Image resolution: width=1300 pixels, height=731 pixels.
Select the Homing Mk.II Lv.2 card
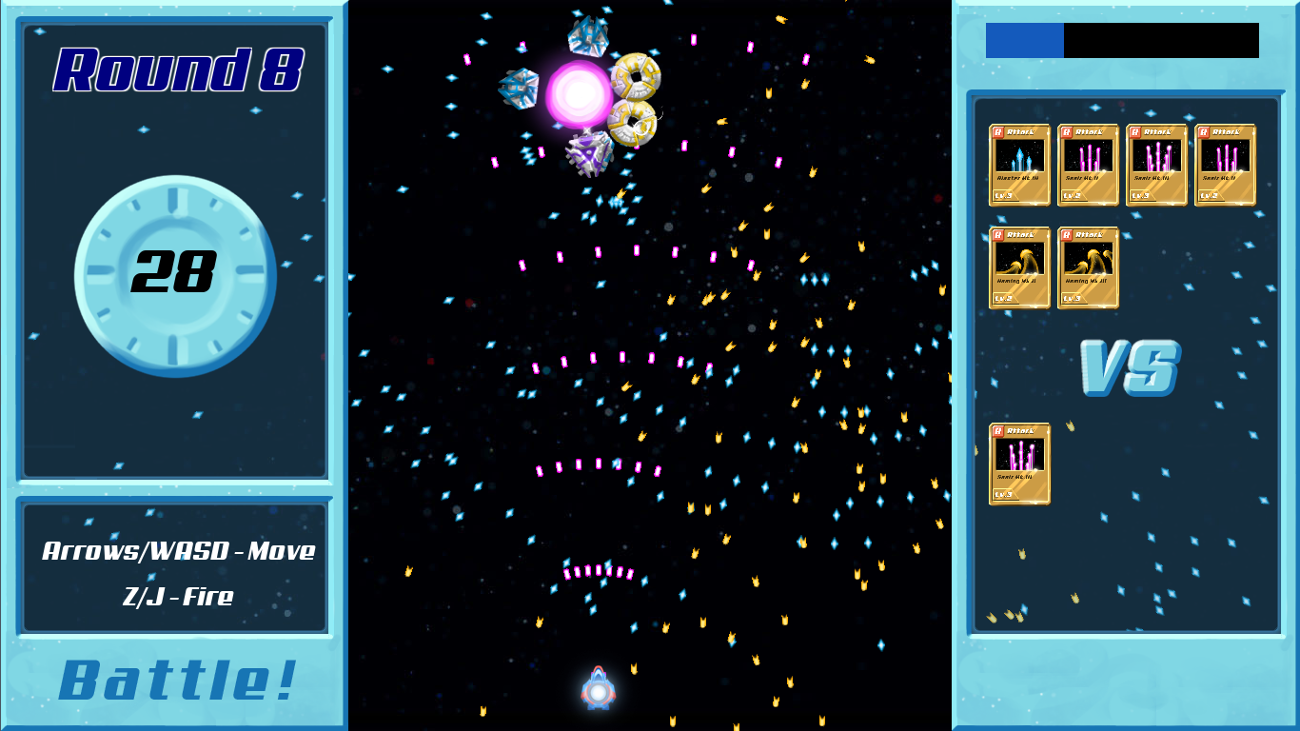point(1019,267)
